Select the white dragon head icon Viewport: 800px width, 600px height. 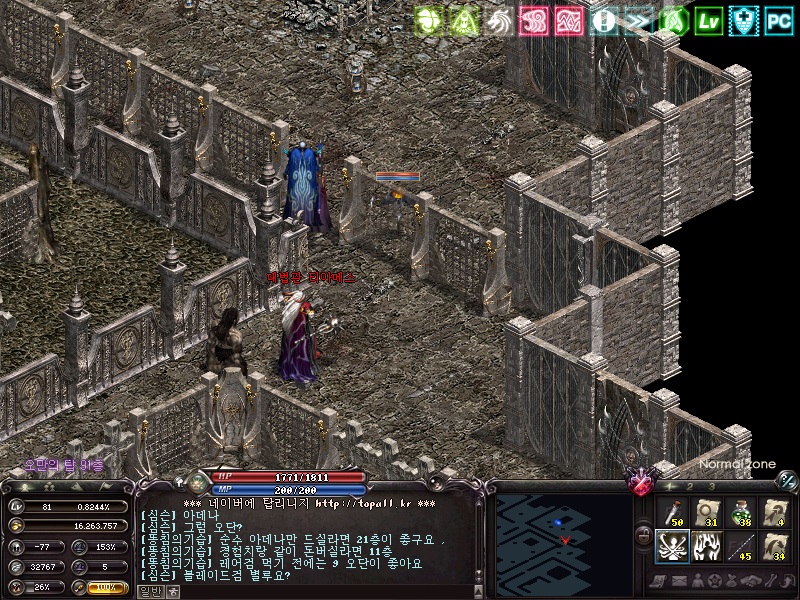(x=499, y=20)
